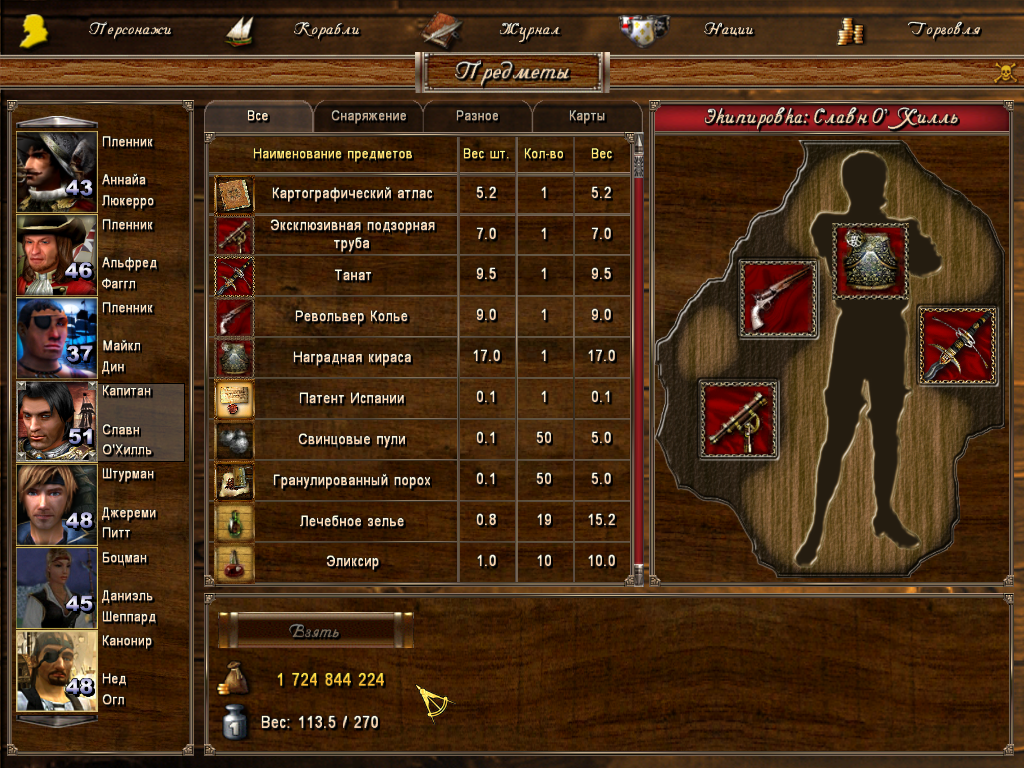The height and width of the screenshot is (768, 1024).
Task: Open the Персонажи menu
Action: 129,30
